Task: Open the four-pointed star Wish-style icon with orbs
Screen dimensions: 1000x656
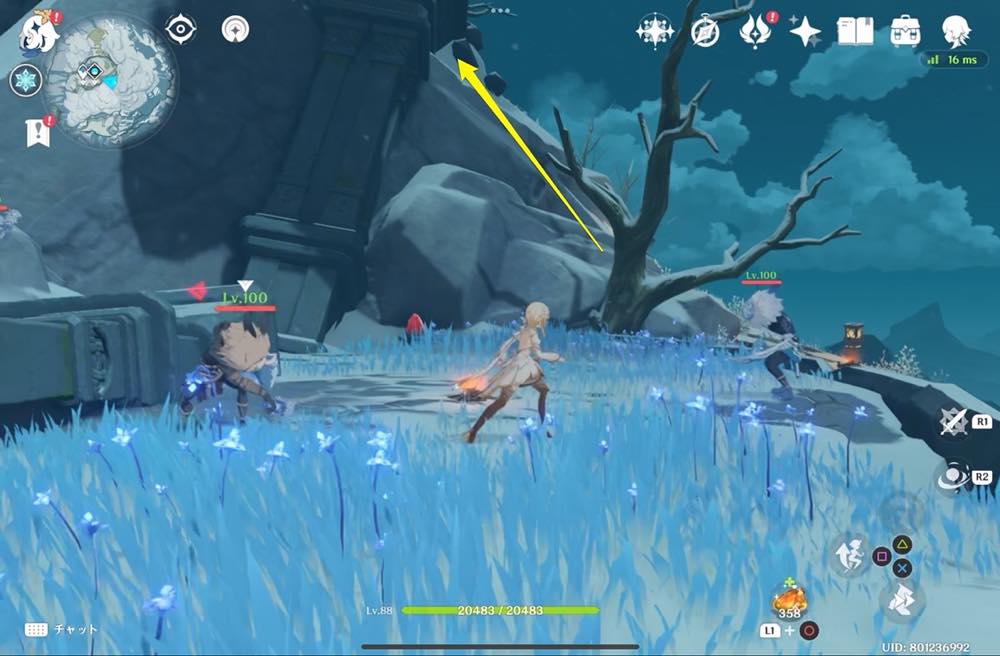Action: 653,31
